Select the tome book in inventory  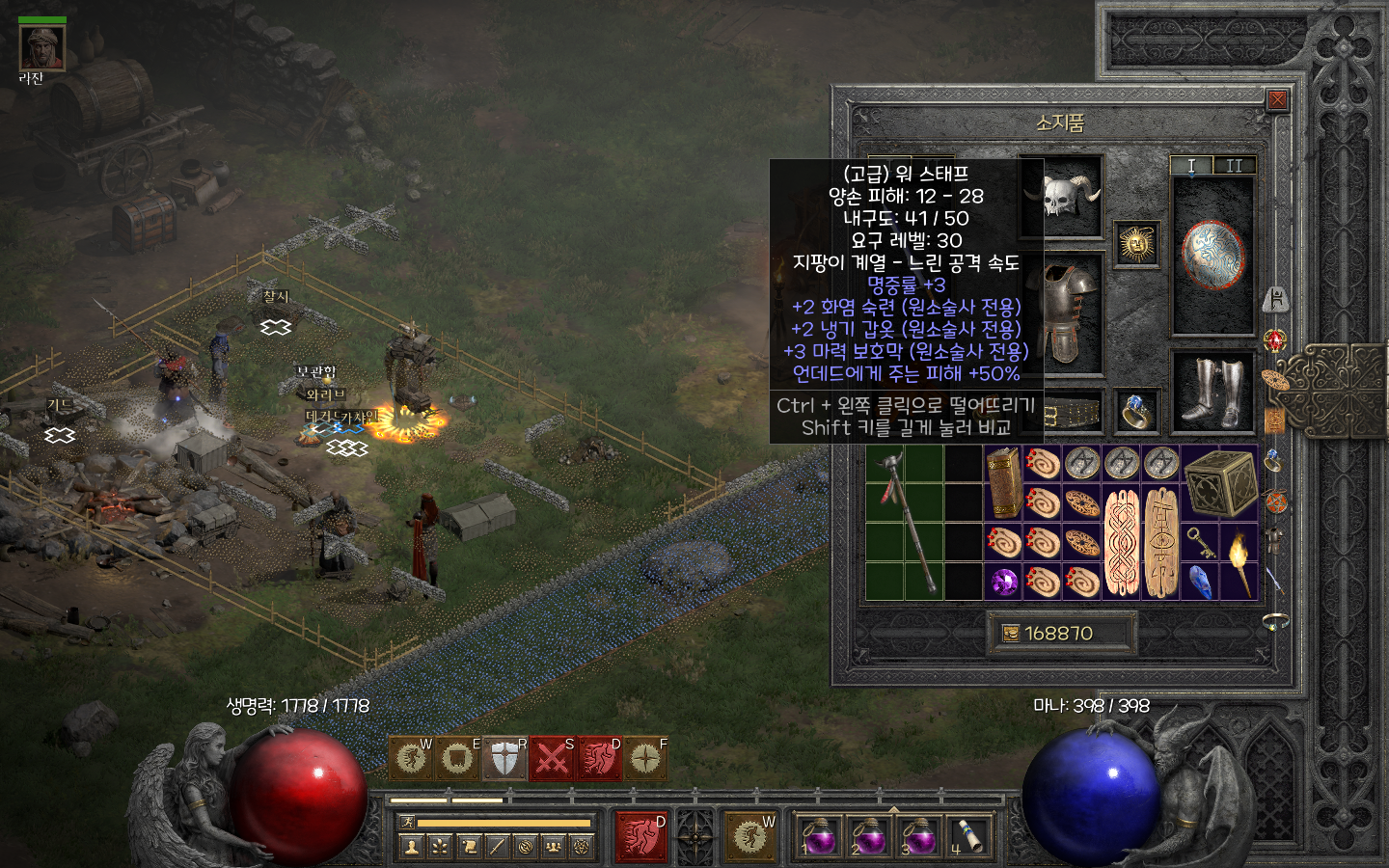tap(1004, 482)
